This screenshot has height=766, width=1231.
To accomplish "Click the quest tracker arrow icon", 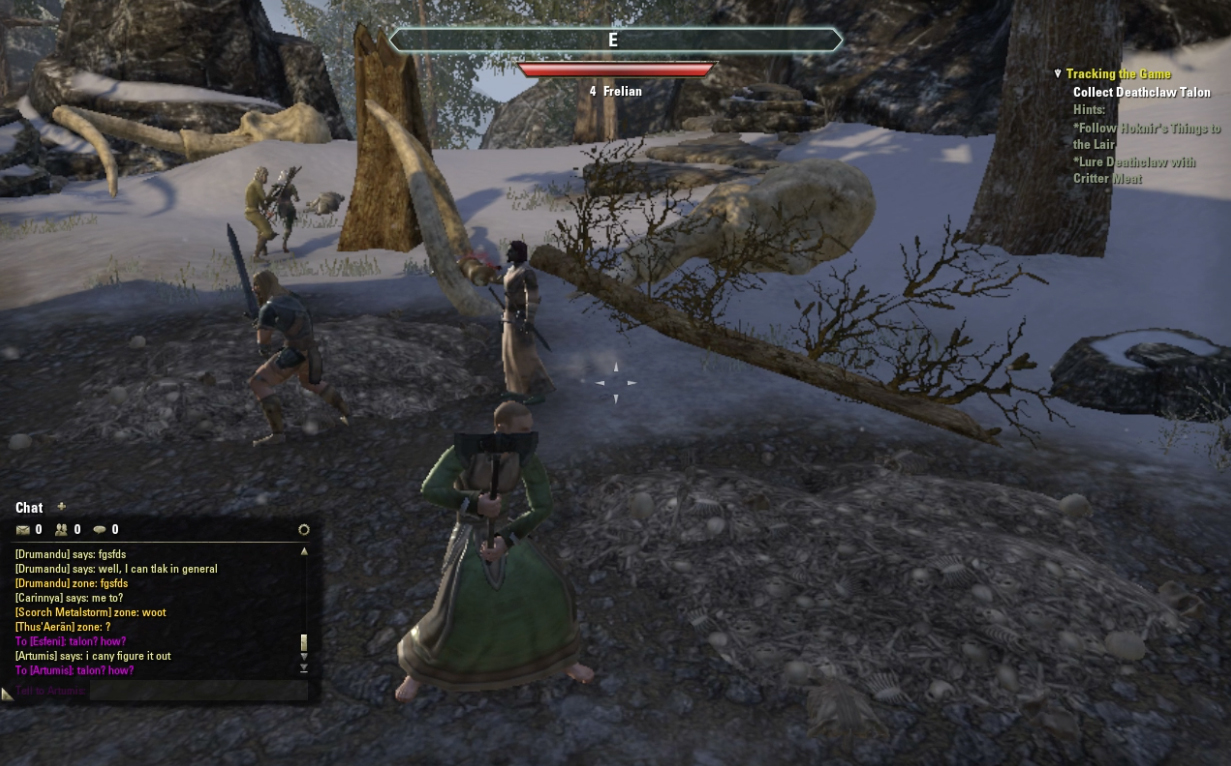I will [x=1058, y=74].
